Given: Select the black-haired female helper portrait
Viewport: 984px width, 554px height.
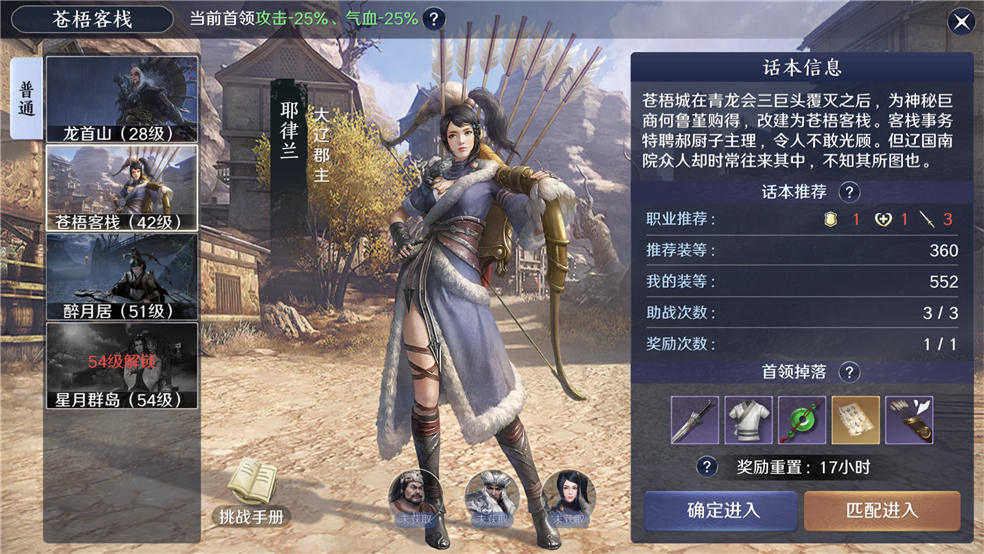Looking at the screenshot, I should click(x=570, y=496).
